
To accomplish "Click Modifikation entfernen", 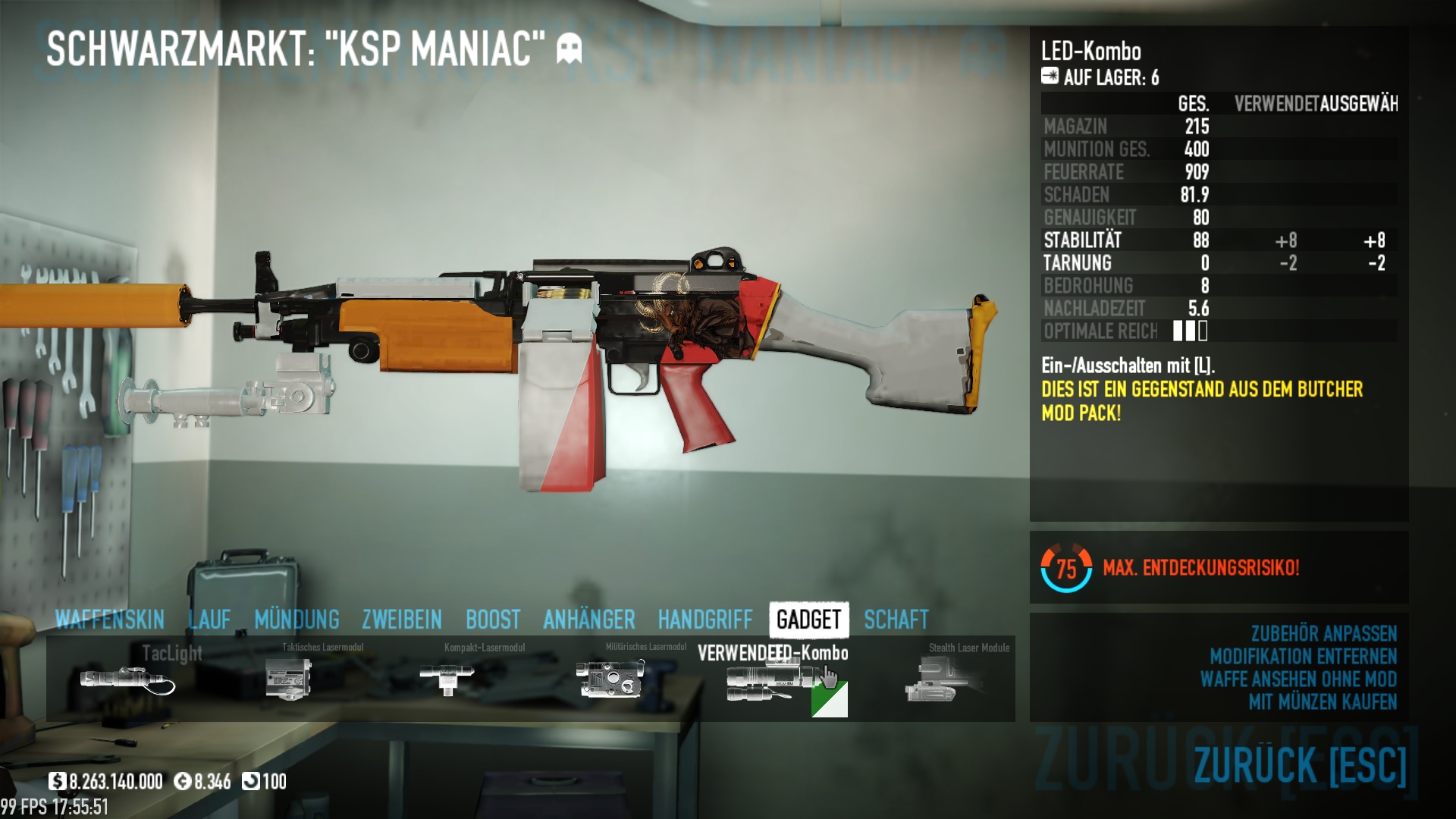I will pyautogui.click(x=1303, y=657).
